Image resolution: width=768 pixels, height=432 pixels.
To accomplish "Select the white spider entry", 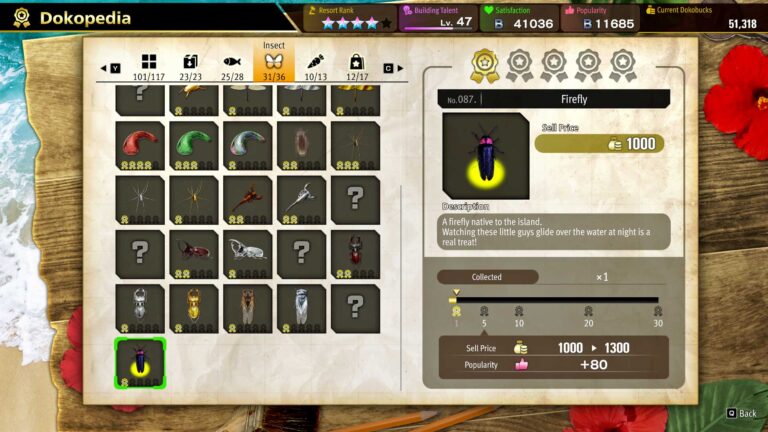I will pyautogui.click(x=140, y=199).
